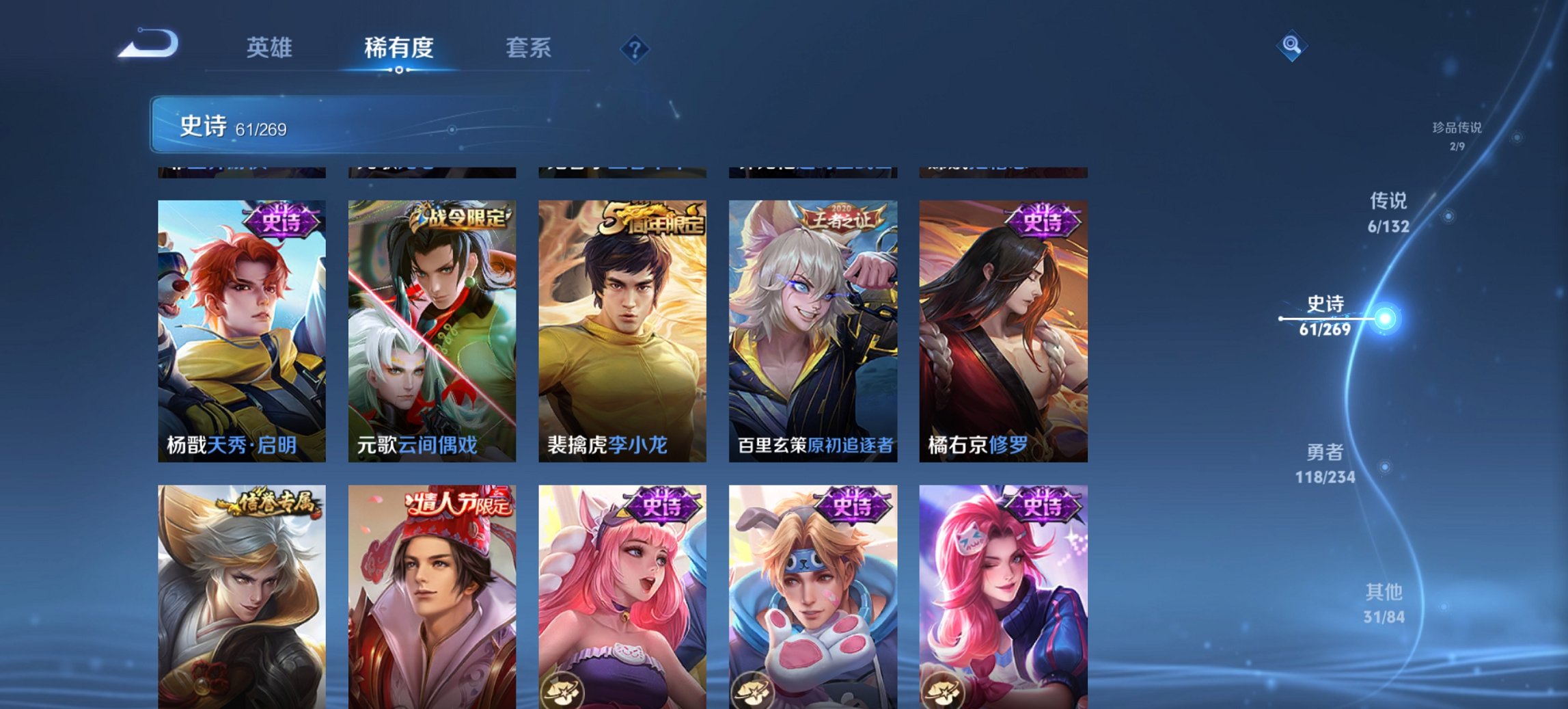Open help via the question mark icon
Screen dimensions: 1568x709
click(635, 48)
